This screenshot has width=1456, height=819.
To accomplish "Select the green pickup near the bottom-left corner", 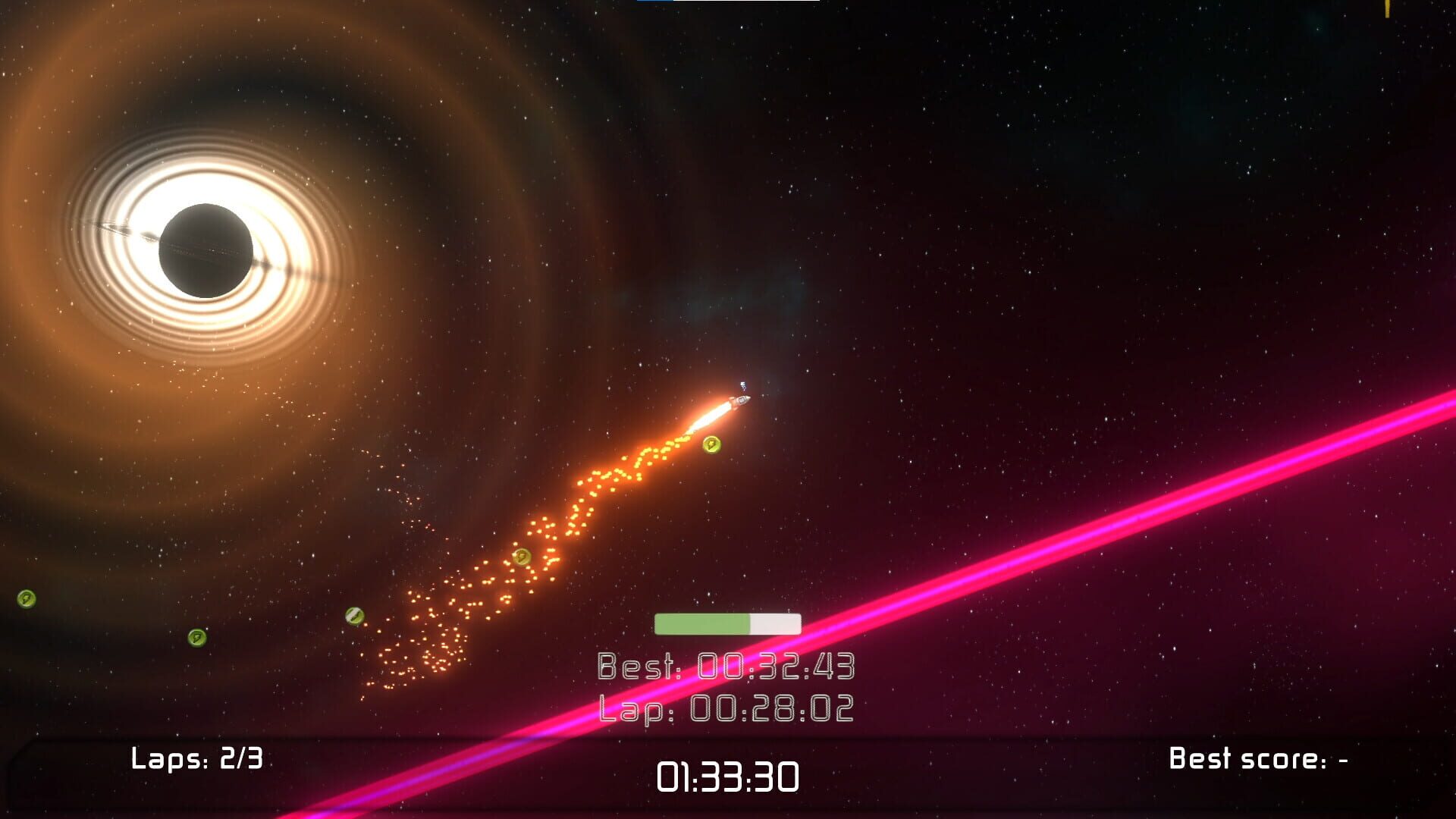I will (x=196, y=636).
